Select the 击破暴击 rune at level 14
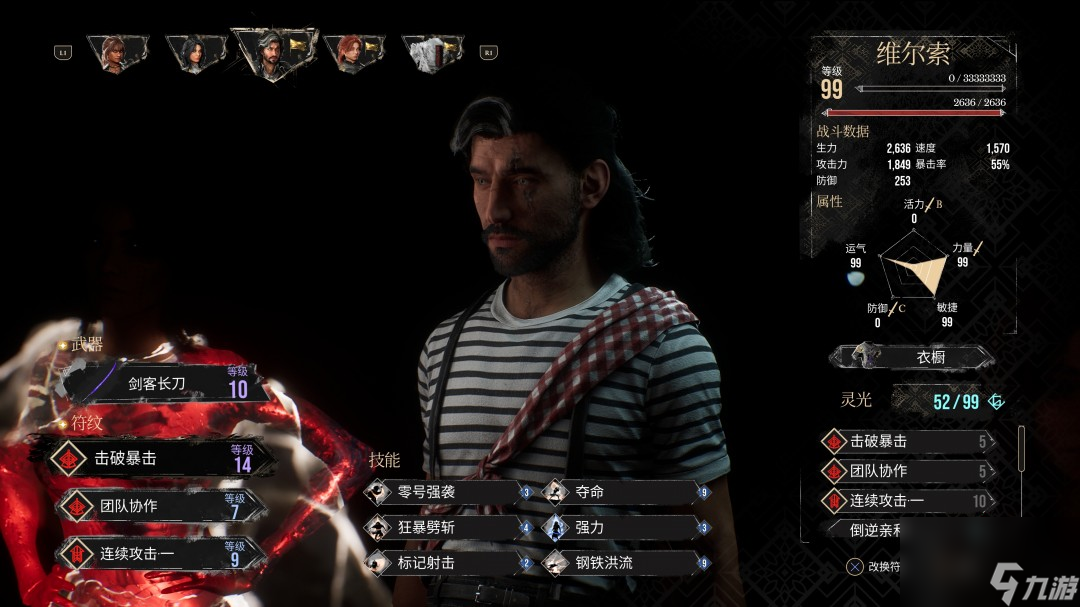Image resolution: width=1080 pixels, height=607 pixels. click(x=160, y=458)
